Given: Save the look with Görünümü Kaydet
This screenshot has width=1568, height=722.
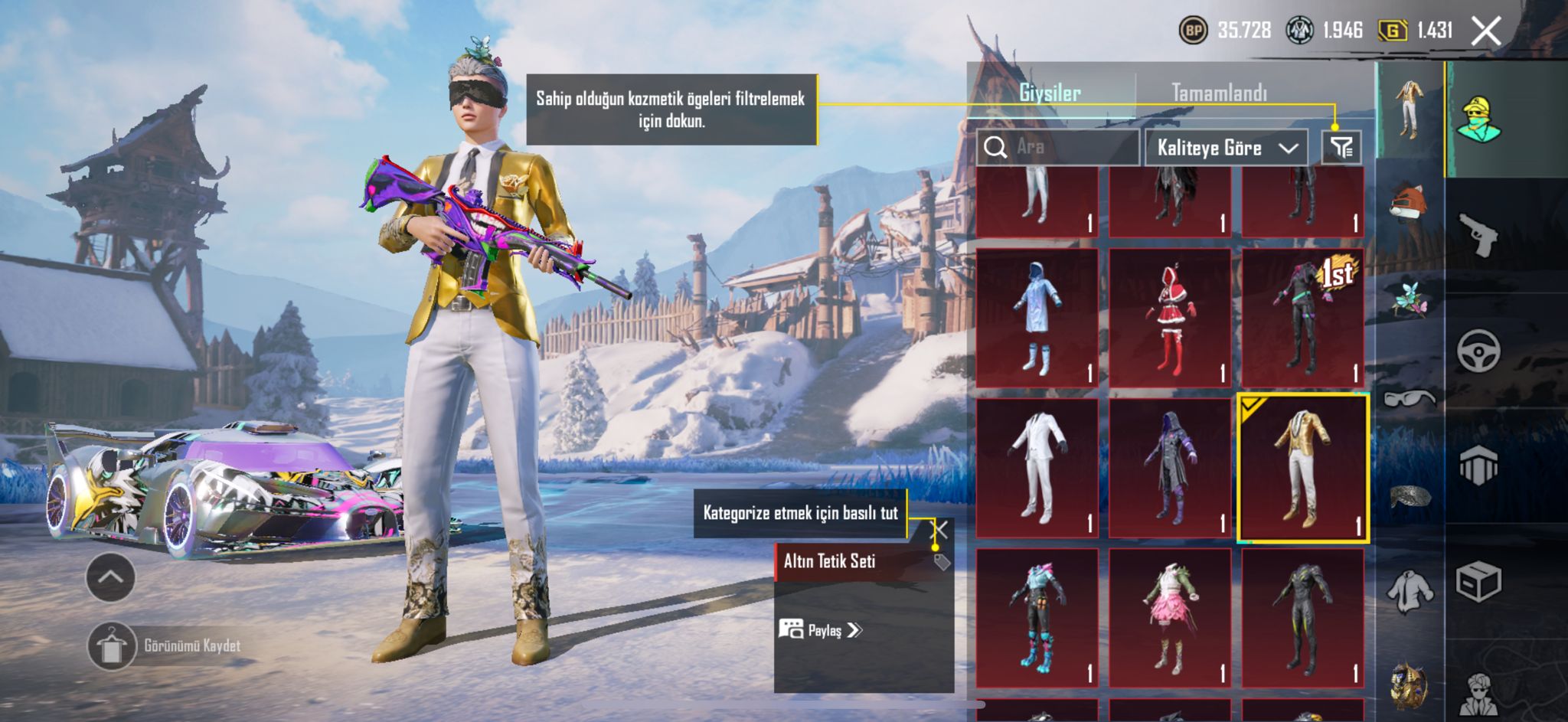Looking at the screenshot, I should pyautogui.click(x=111, y=646).
